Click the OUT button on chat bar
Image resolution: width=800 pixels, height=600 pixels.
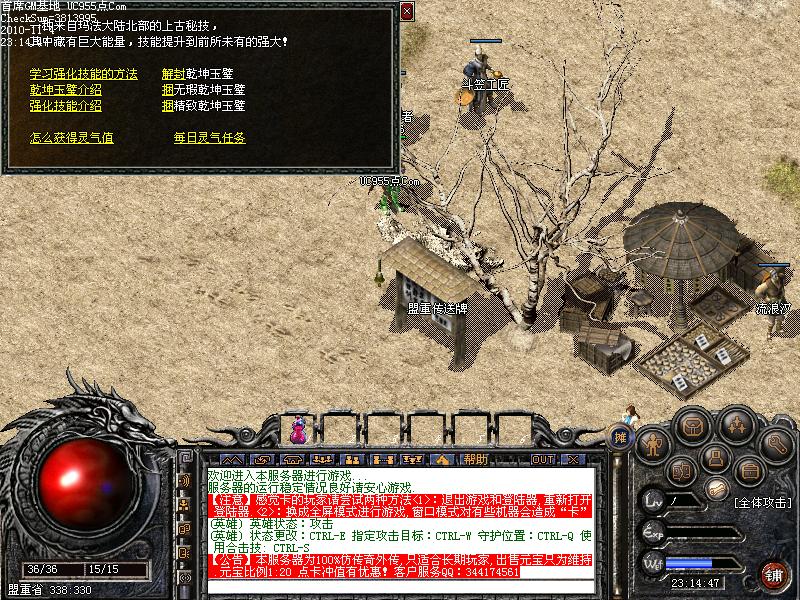(542, 459)
